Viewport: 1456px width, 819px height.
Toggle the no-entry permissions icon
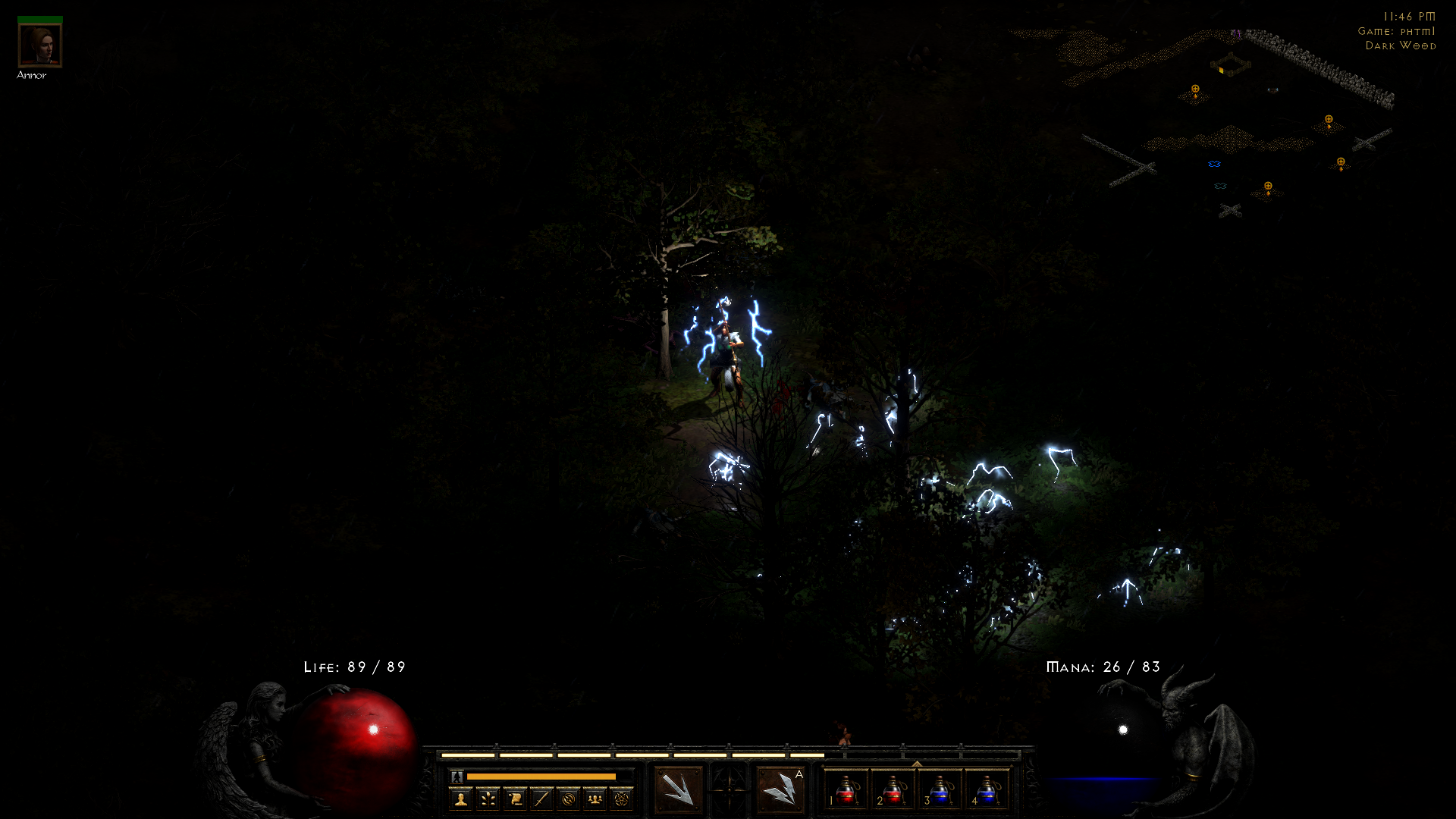click(570, 799)
